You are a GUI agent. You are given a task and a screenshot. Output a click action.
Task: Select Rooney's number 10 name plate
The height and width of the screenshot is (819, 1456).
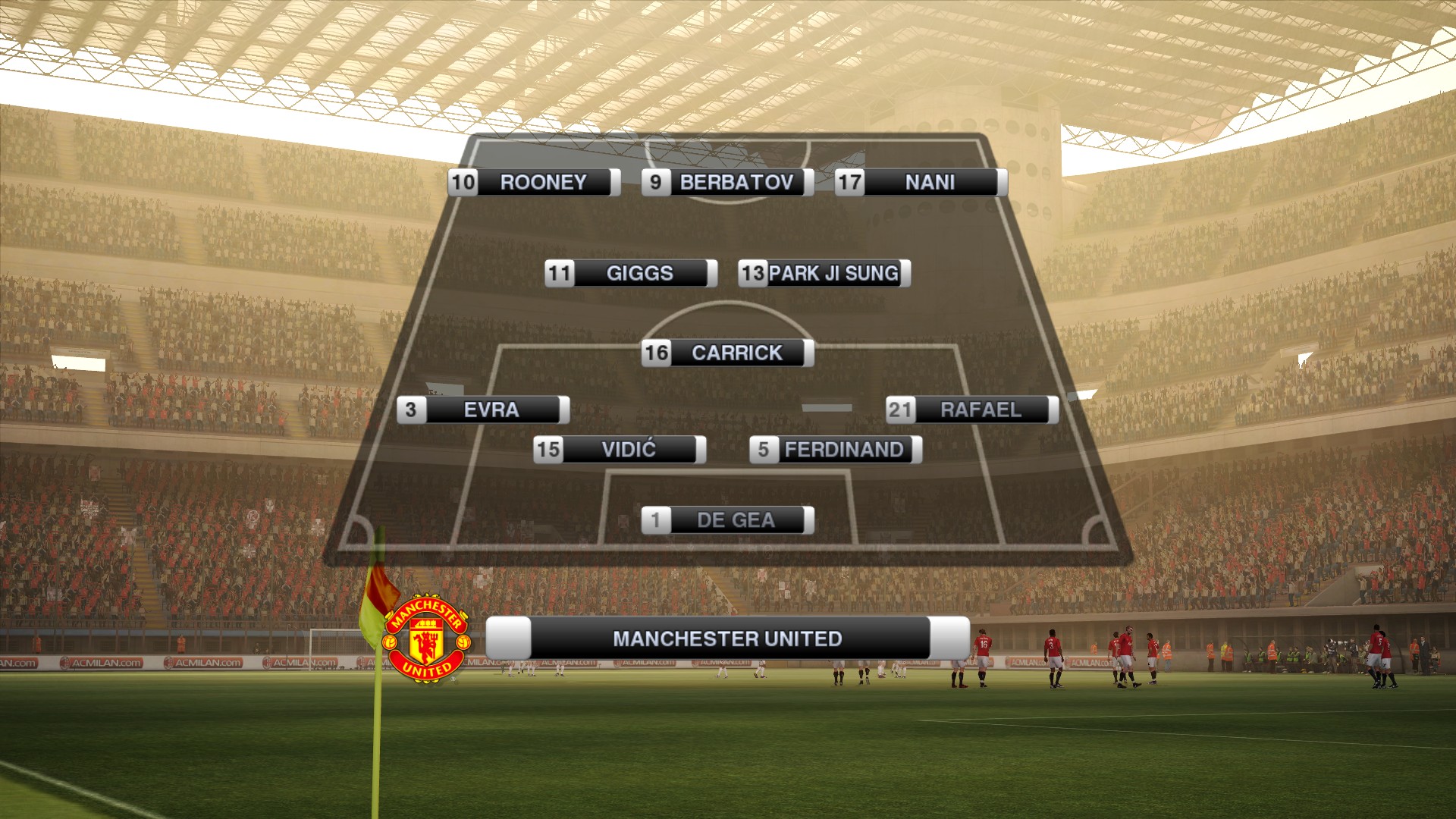tap(534, 183)
